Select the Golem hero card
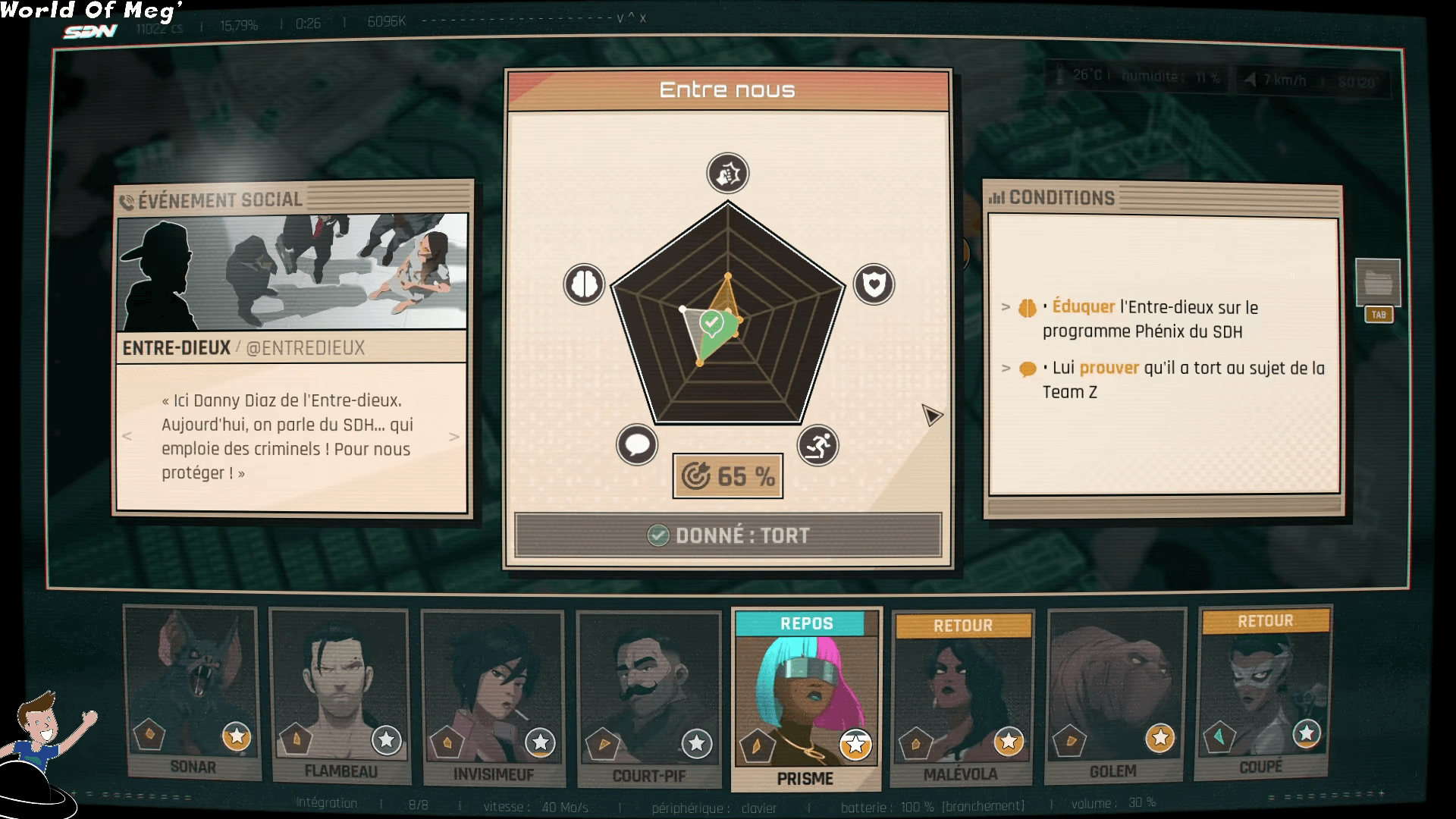Screen dimensions: 1456x819 (x=1114, y=695)
